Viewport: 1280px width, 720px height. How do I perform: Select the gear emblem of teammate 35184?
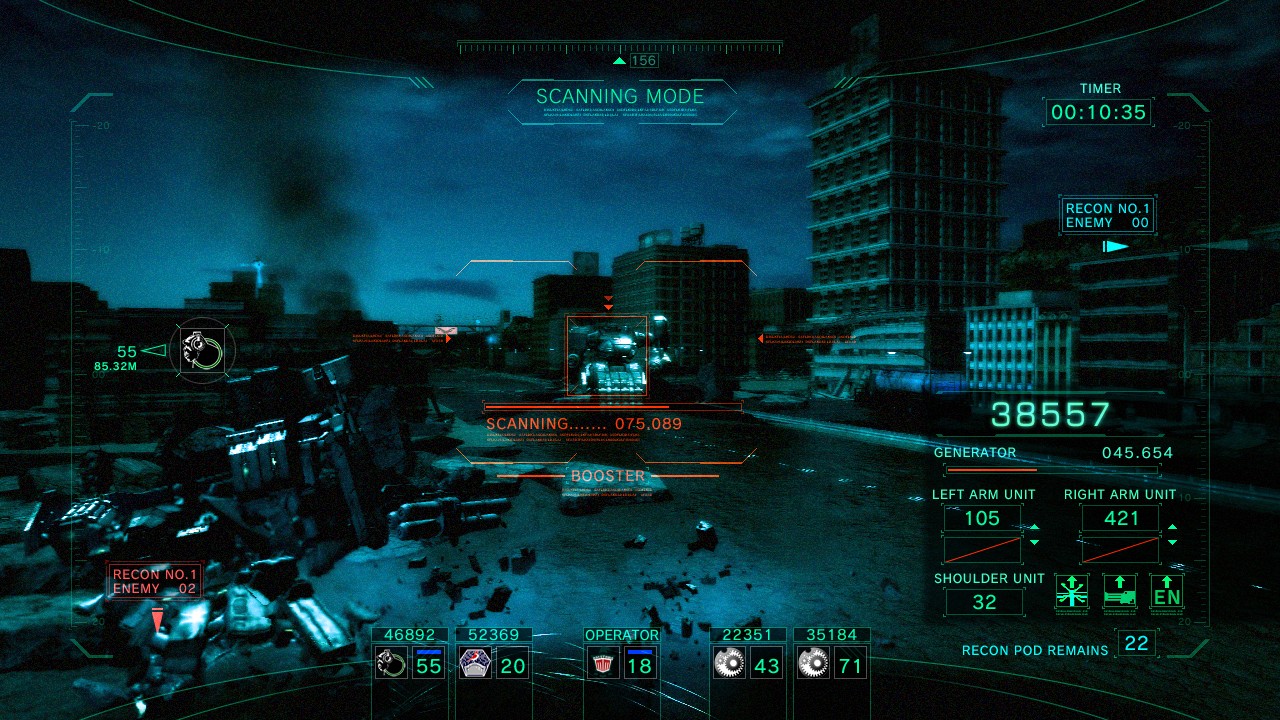[x=813, y=663]
